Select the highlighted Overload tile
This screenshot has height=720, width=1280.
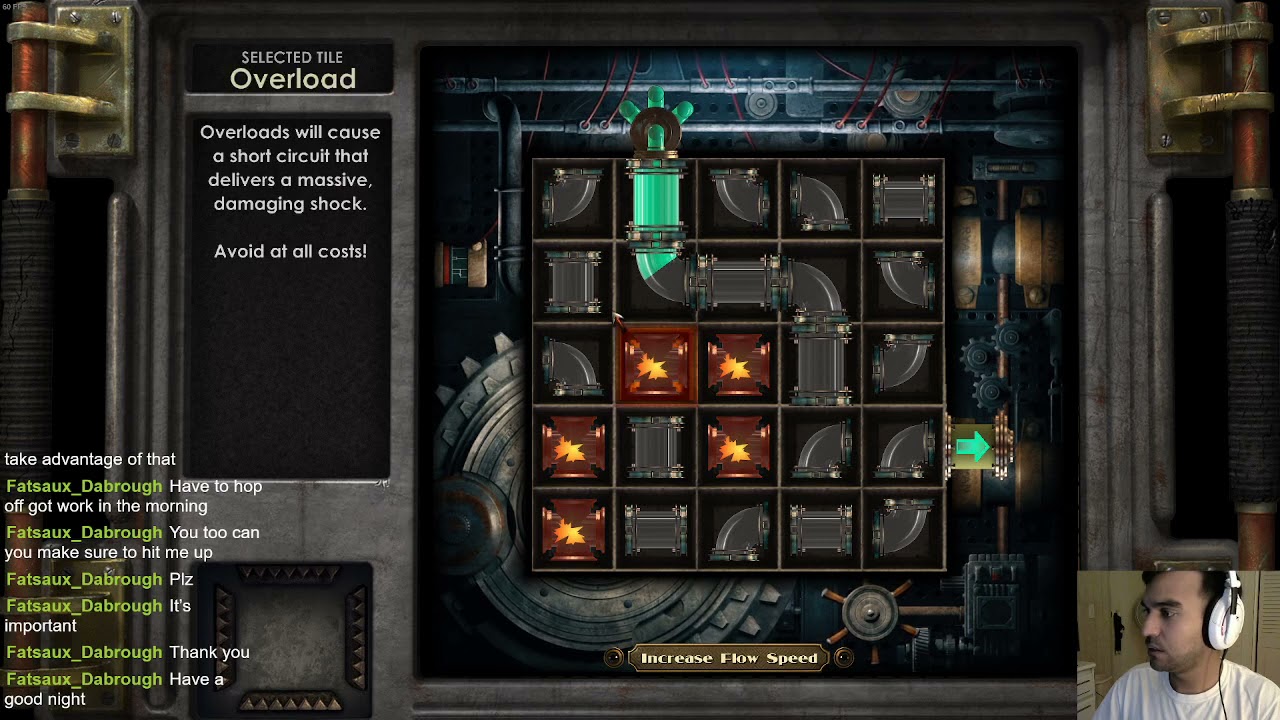pyautogui.click(x=656, y=366)
